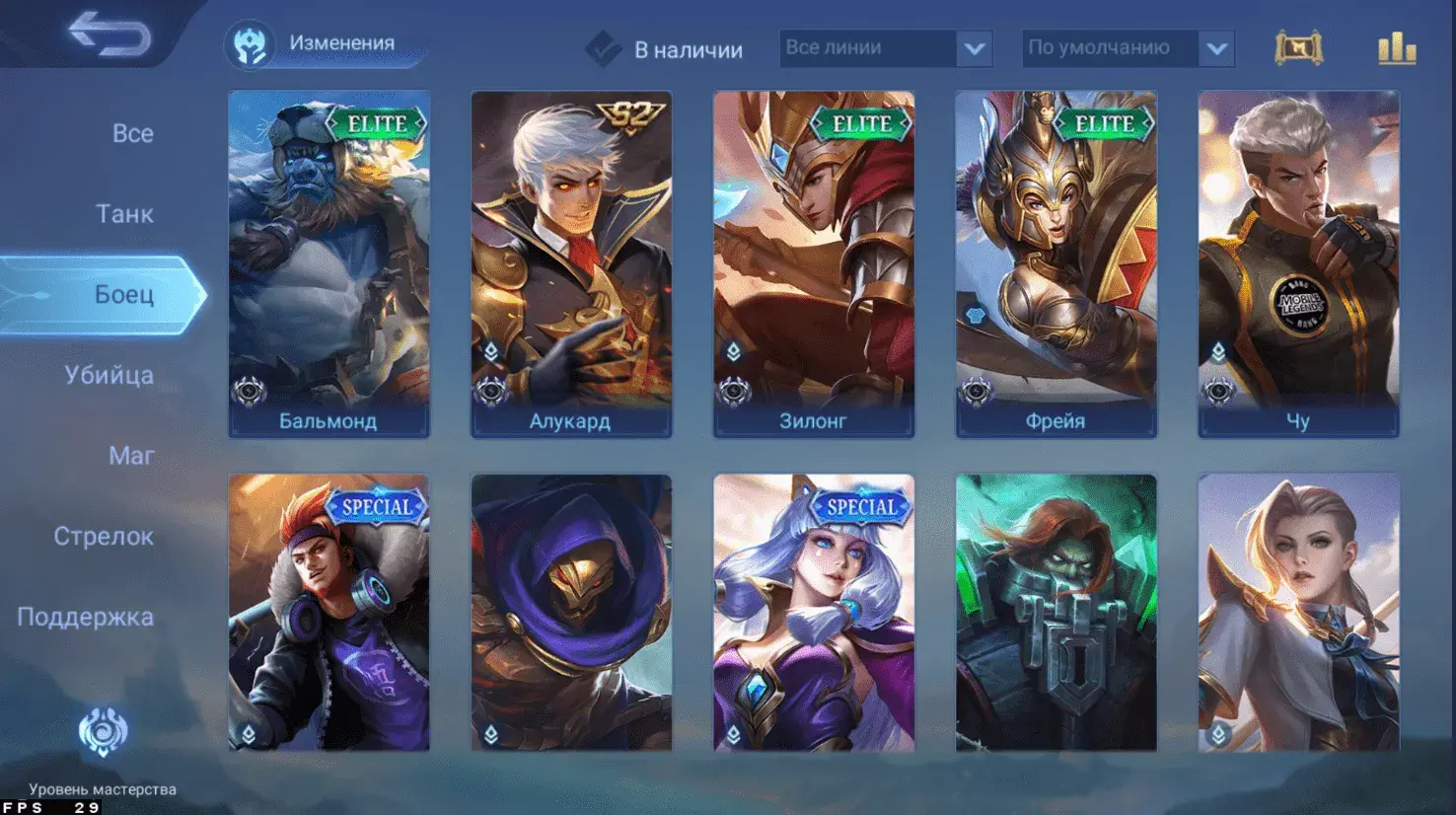
Task: Toggle the В наличии checkbox
Action: pyautogui.click(x=603, y=48)
